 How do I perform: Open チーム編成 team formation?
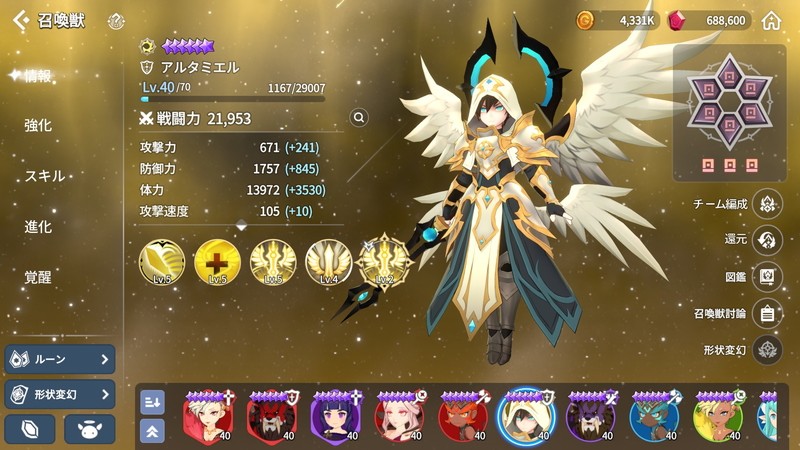[x=766, y=203]
